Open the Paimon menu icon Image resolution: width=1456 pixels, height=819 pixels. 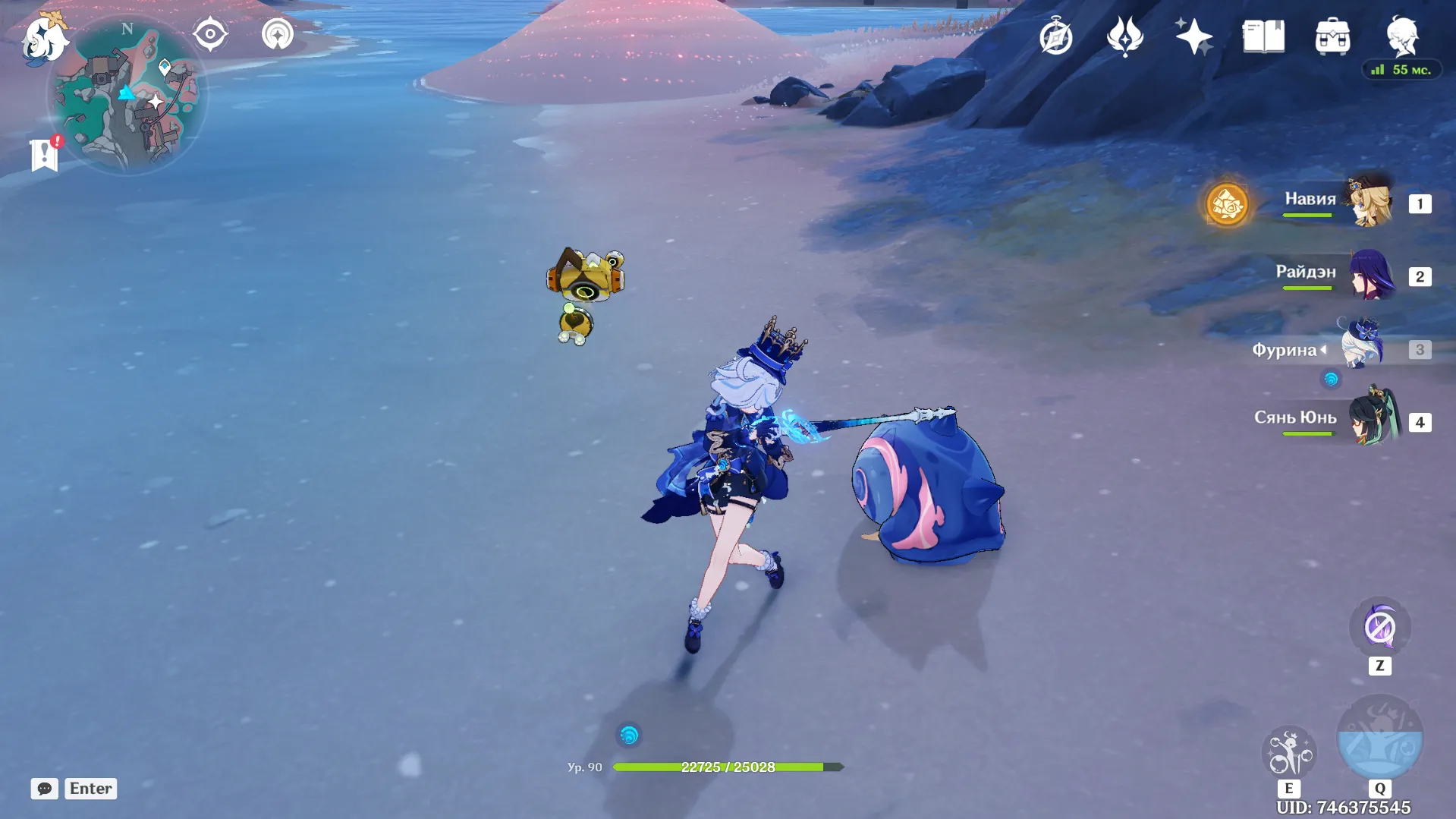[44, 36]
